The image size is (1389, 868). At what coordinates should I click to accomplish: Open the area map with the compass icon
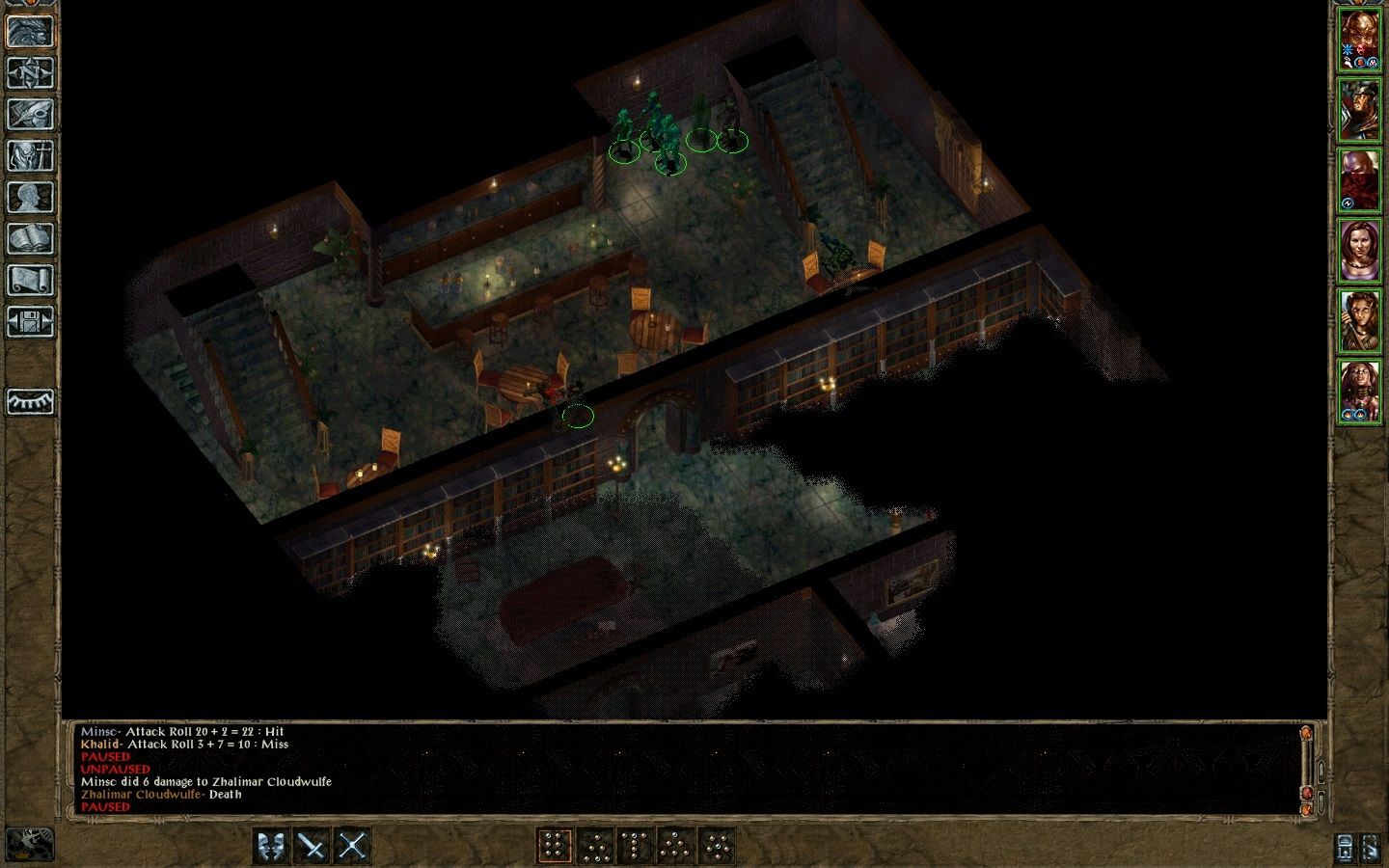click(30, 72)
